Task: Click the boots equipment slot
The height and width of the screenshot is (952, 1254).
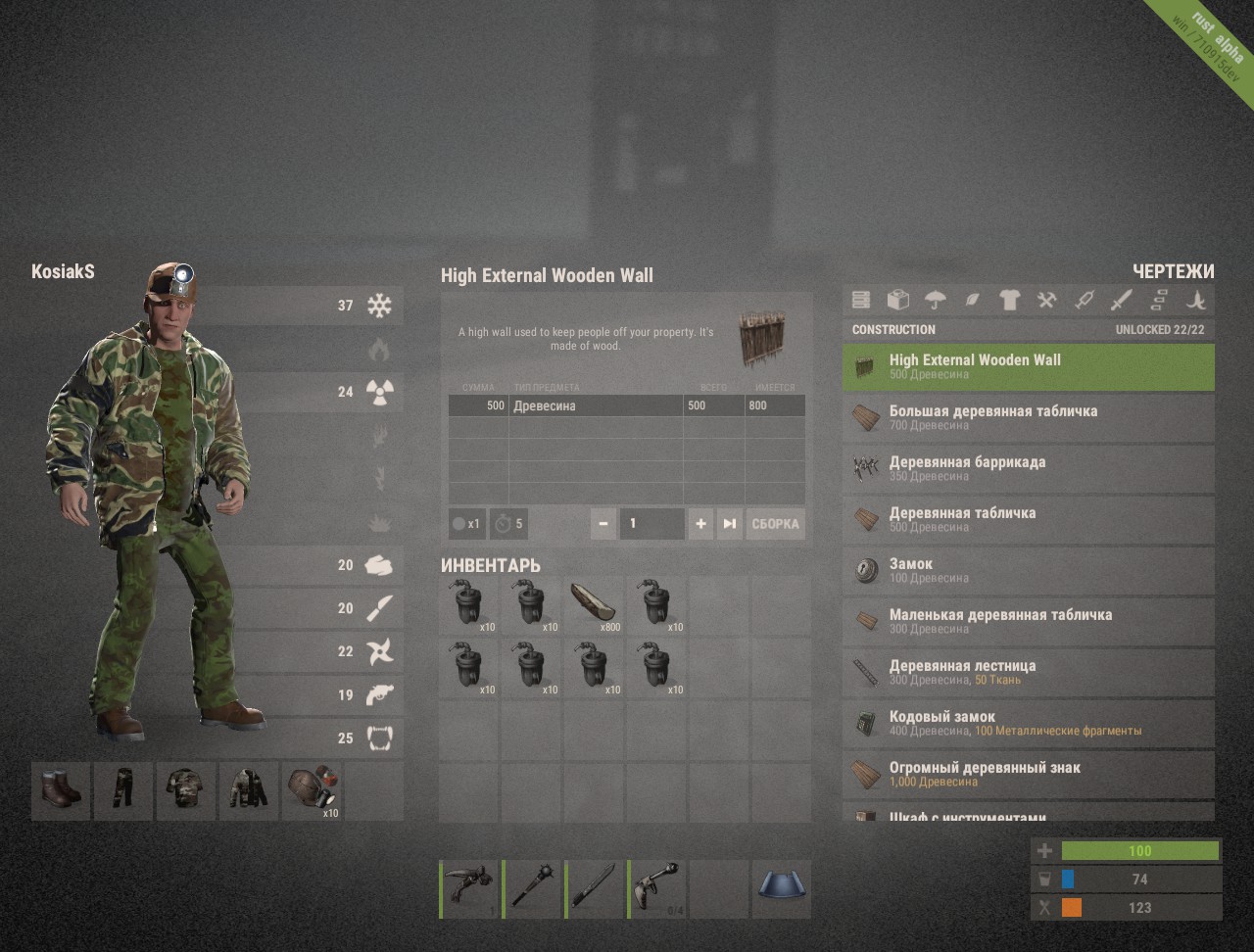Action: [61, 790]
